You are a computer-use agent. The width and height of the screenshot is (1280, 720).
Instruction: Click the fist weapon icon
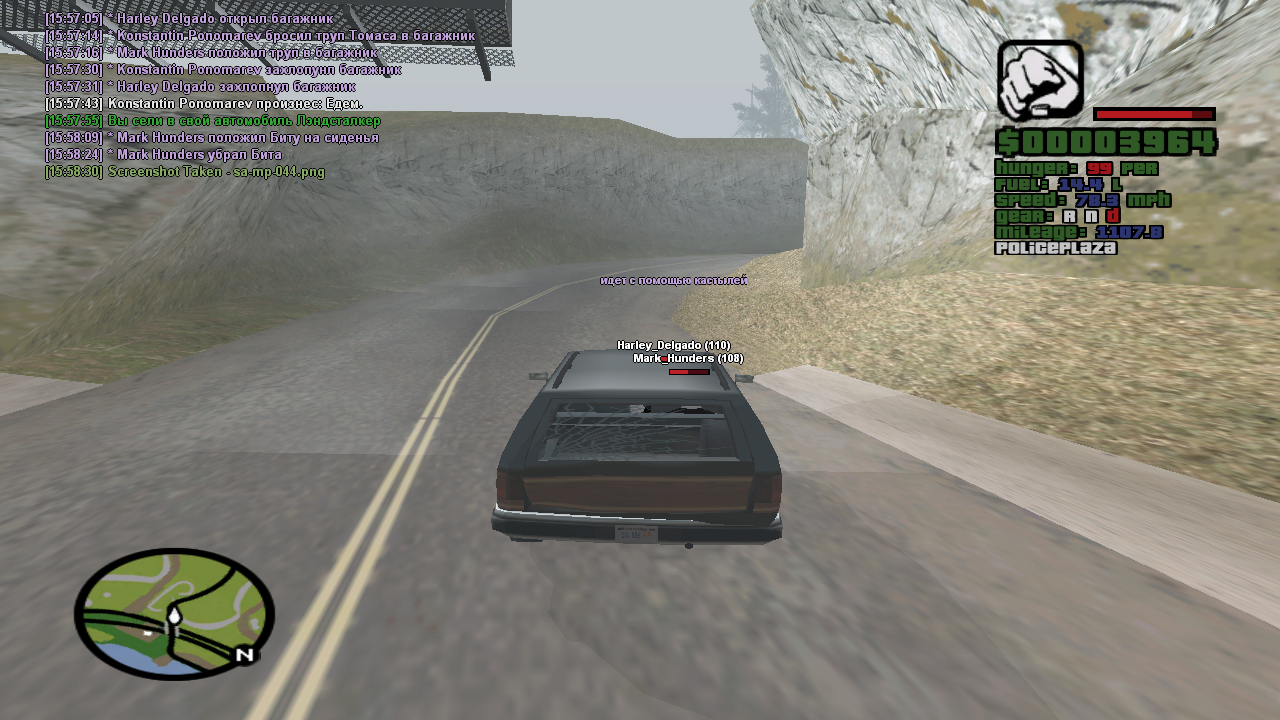[x=1040, y=80]
